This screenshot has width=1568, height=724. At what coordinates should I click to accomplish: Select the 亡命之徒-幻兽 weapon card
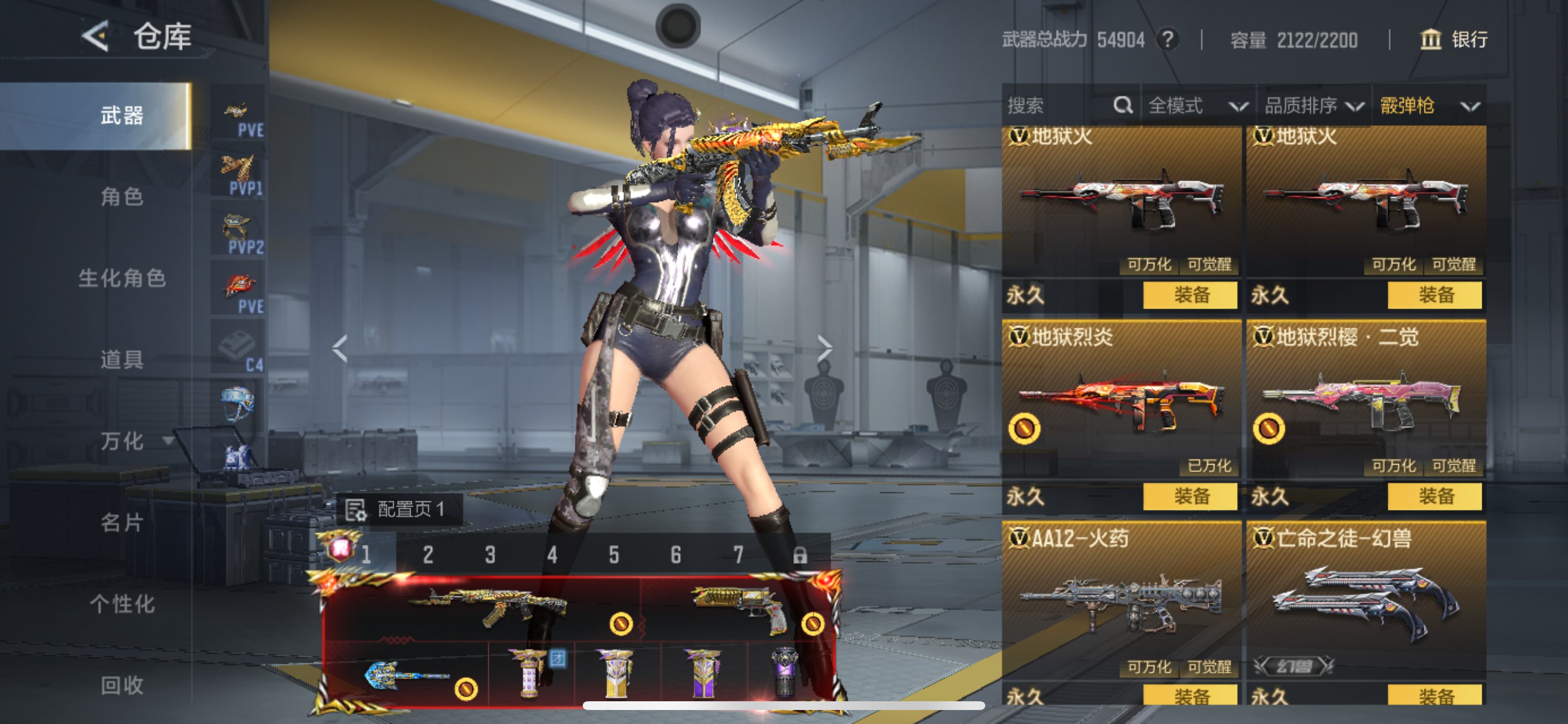point(1366,602)
